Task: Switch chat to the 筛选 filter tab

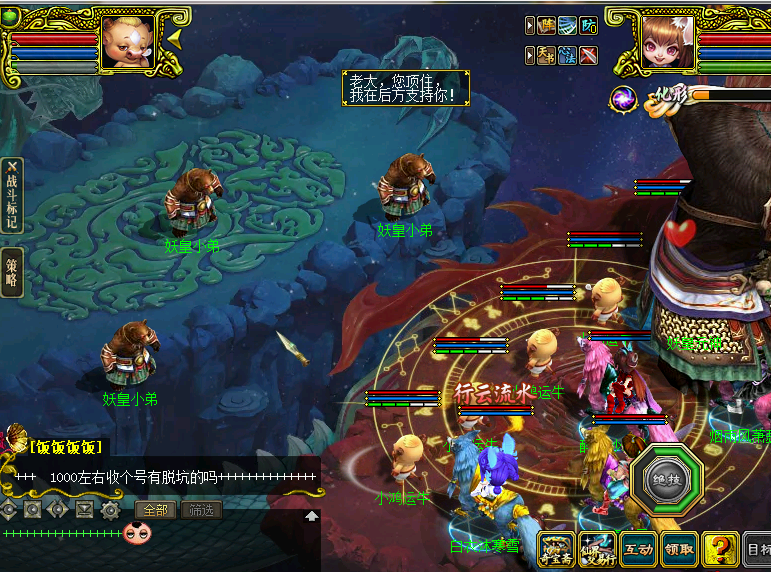Action: pos(200,510)
